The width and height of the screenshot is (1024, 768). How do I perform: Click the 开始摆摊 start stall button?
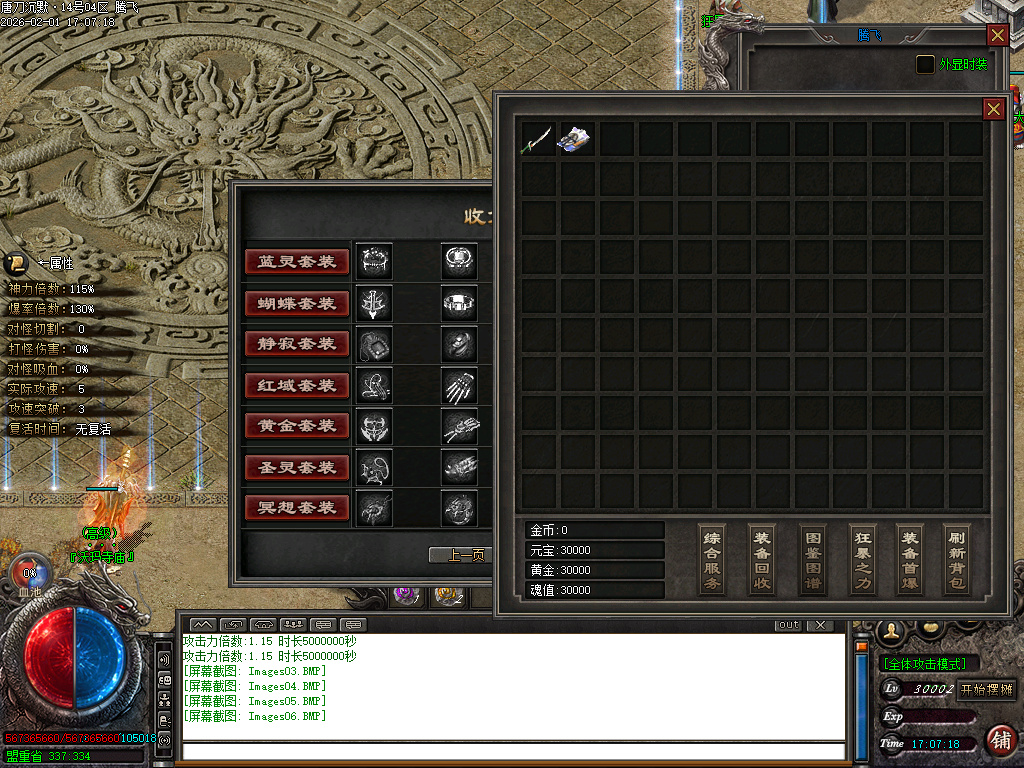[987, 689]
